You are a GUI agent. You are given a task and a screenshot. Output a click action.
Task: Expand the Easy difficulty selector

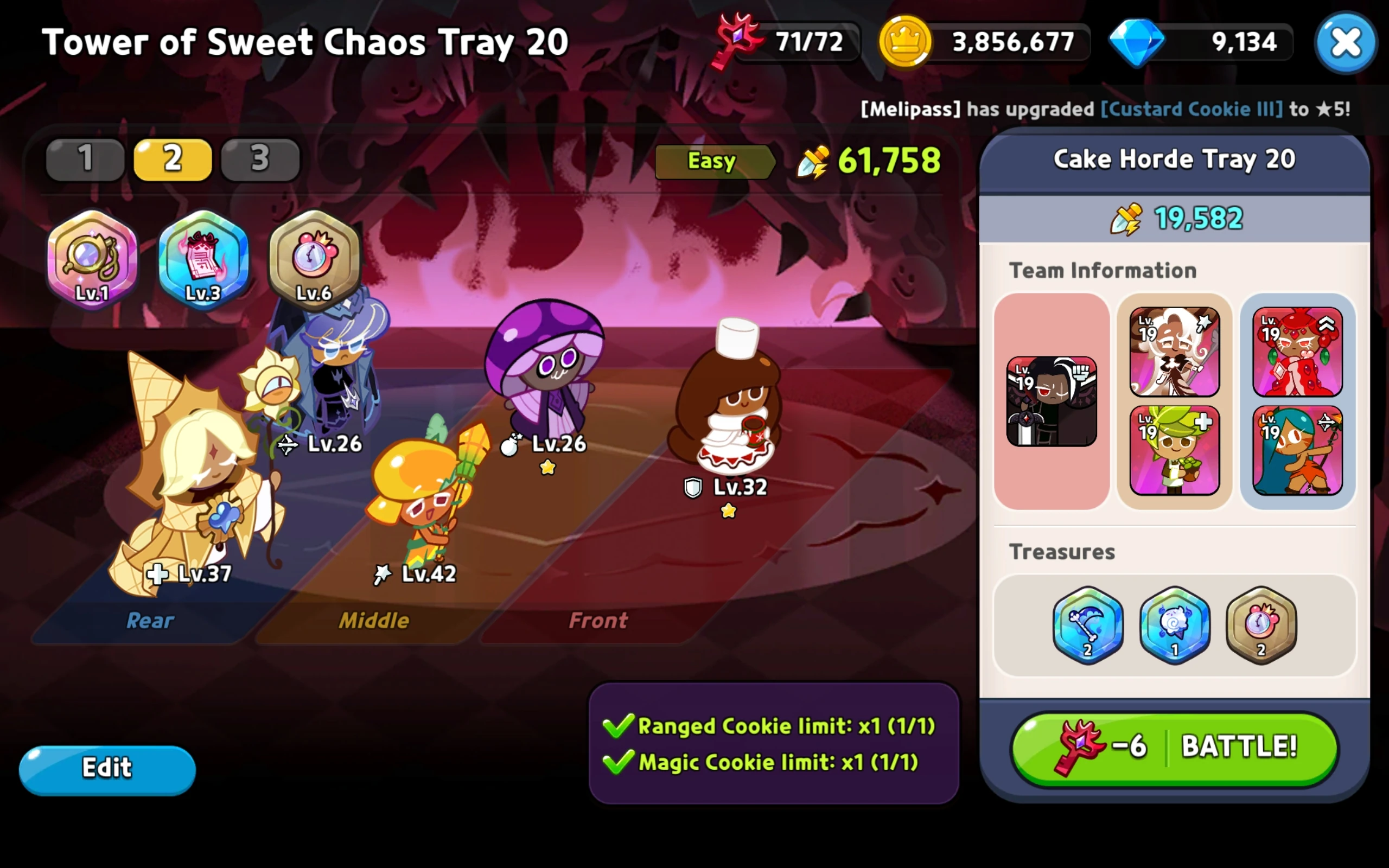pos(713,161)
